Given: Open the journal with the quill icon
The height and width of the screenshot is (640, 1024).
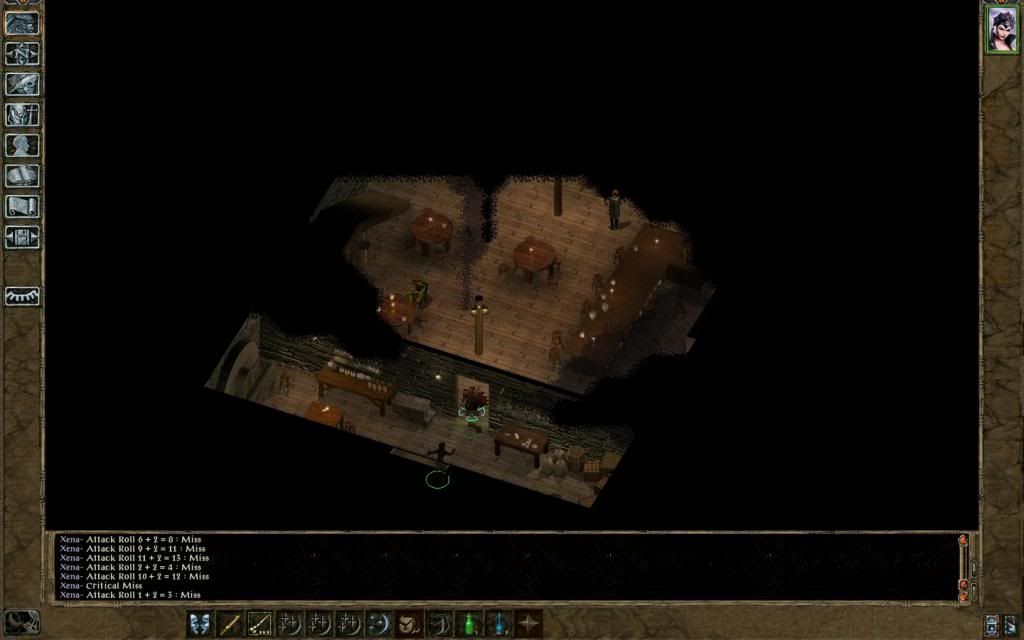Looking at the screenshot, I should point(22,84).
